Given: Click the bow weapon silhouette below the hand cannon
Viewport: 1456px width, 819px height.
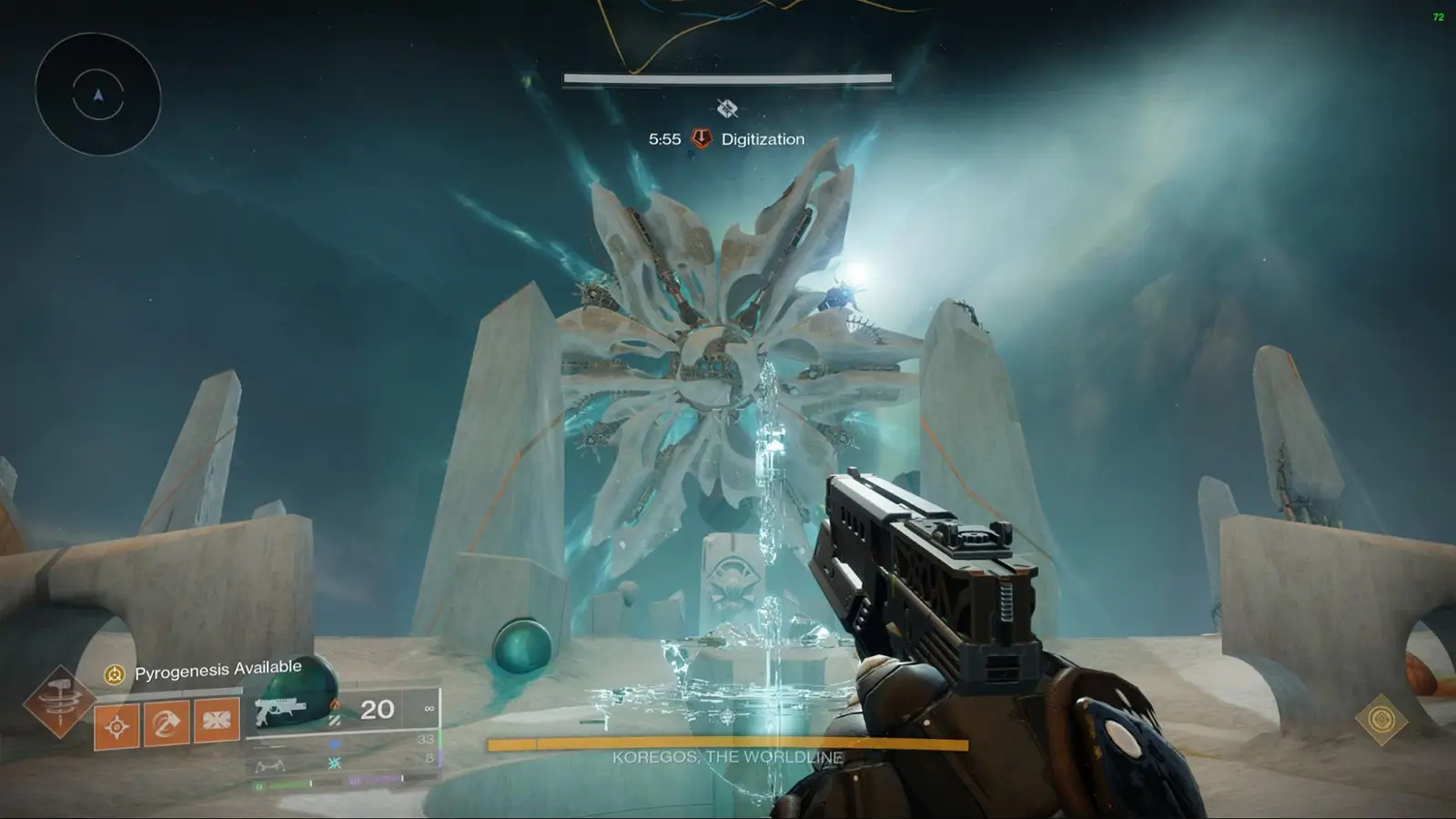Looking at the screenshot, I should pyautogui.click(x=270, y=766).
